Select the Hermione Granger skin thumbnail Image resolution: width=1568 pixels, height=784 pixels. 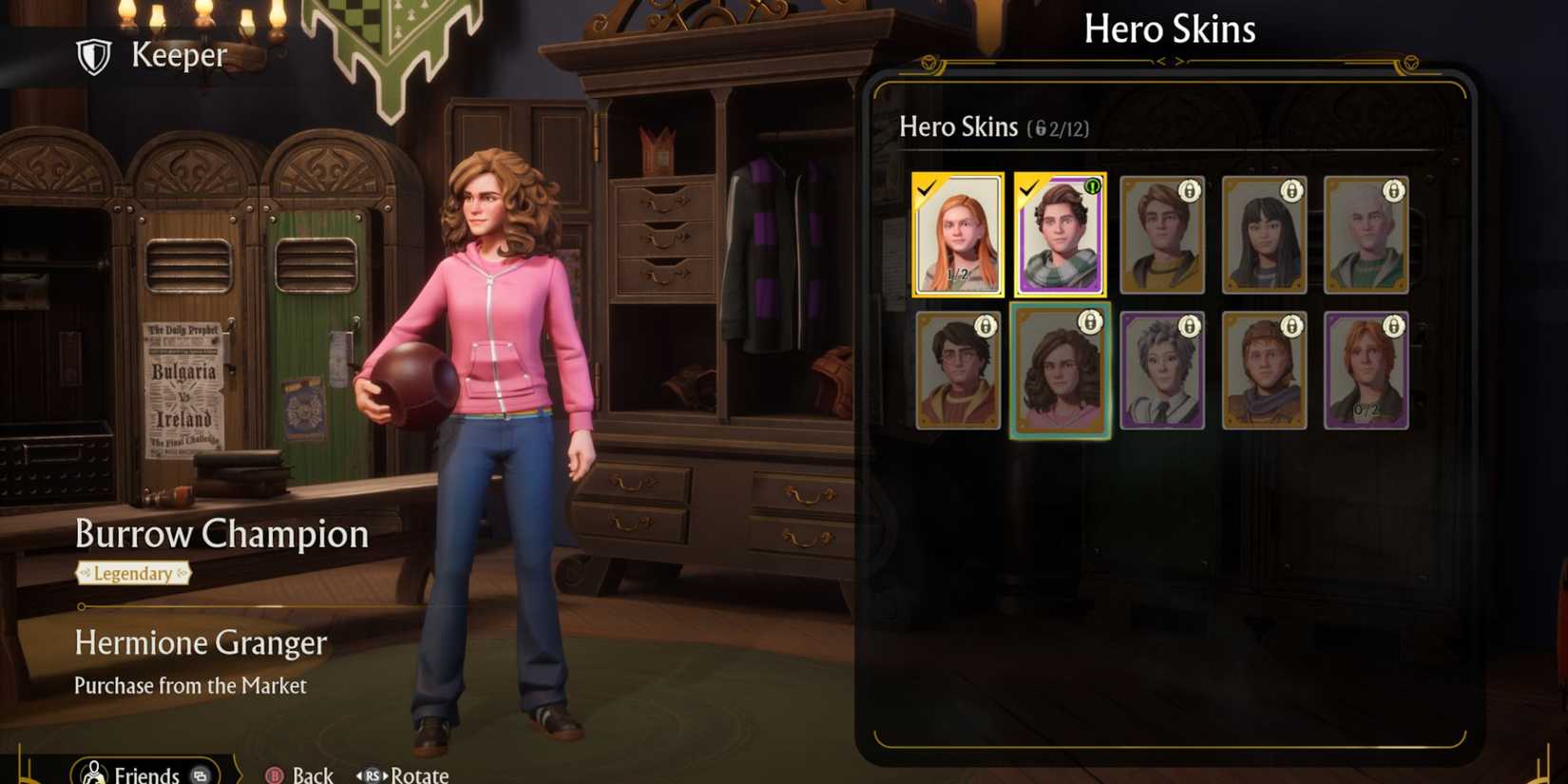pos(1059,371)
